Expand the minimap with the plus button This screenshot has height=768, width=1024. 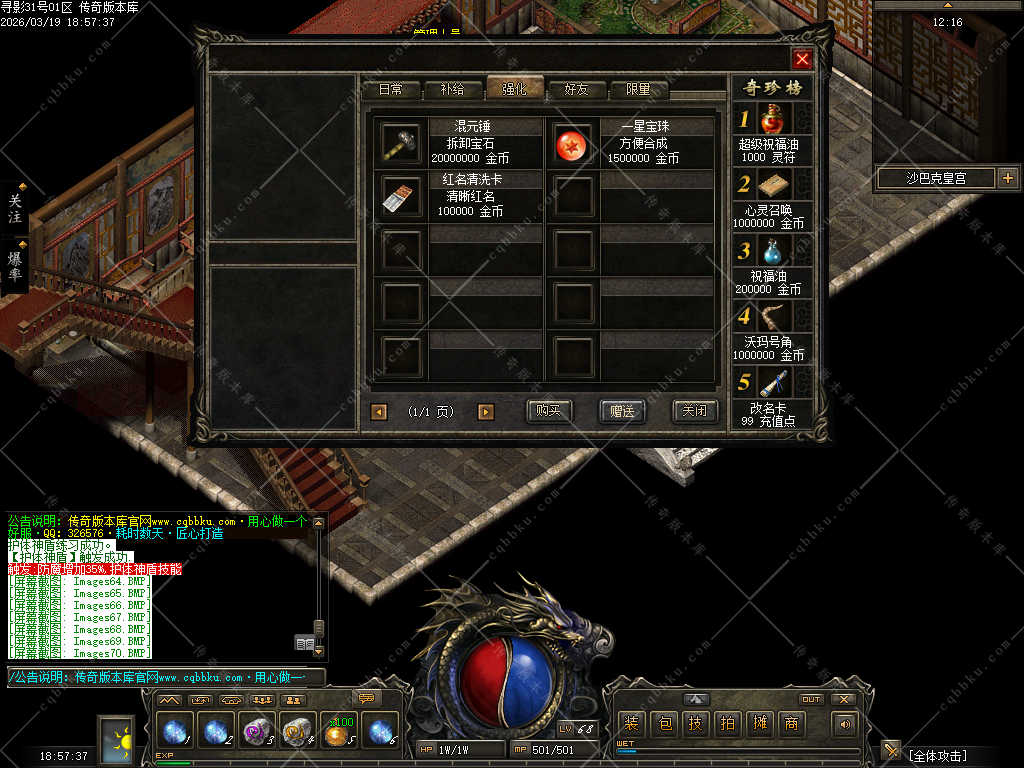[x=1007, y=178]
